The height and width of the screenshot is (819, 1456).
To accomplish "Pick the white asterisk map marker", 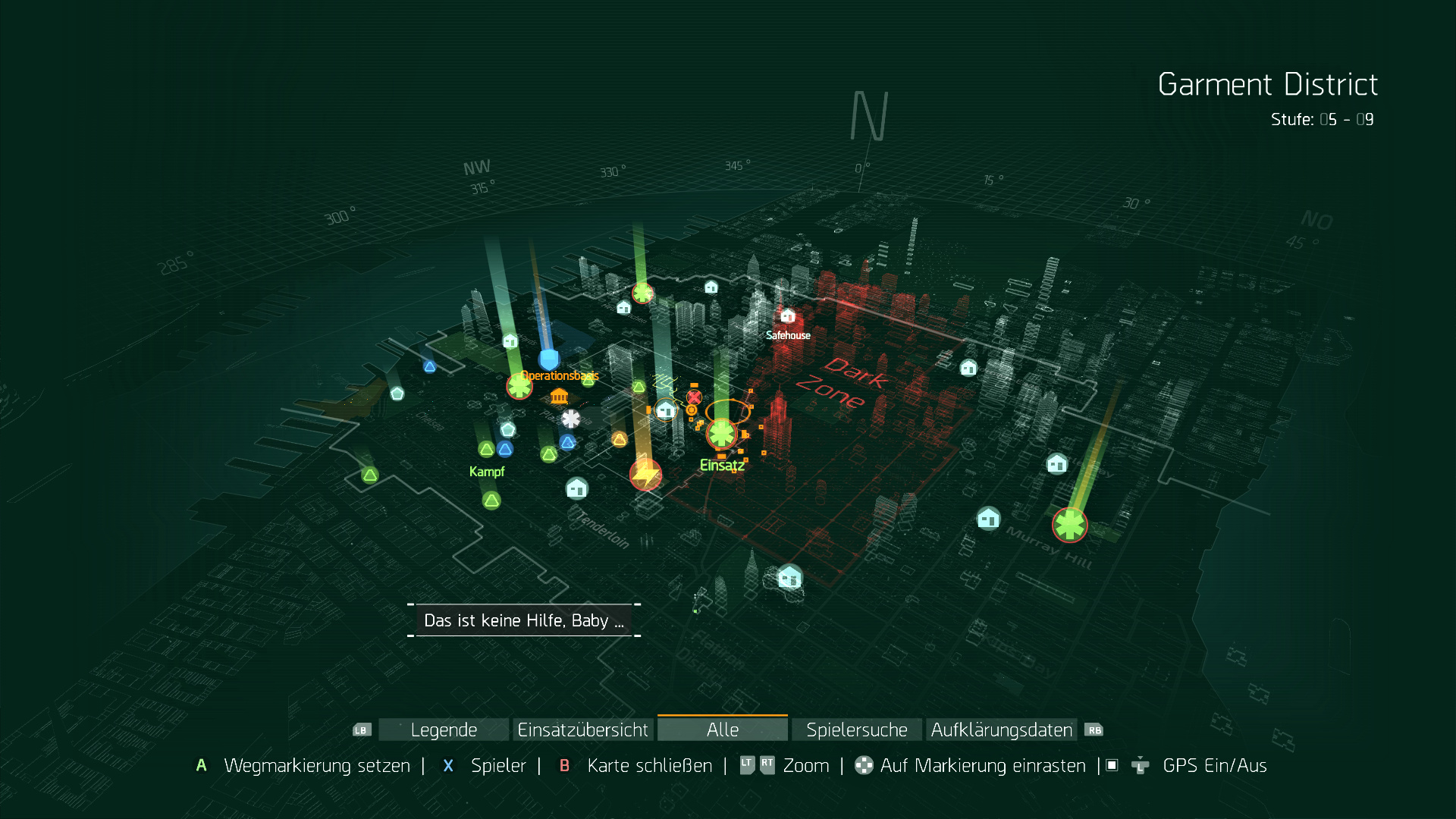I will tap(571, 419).
